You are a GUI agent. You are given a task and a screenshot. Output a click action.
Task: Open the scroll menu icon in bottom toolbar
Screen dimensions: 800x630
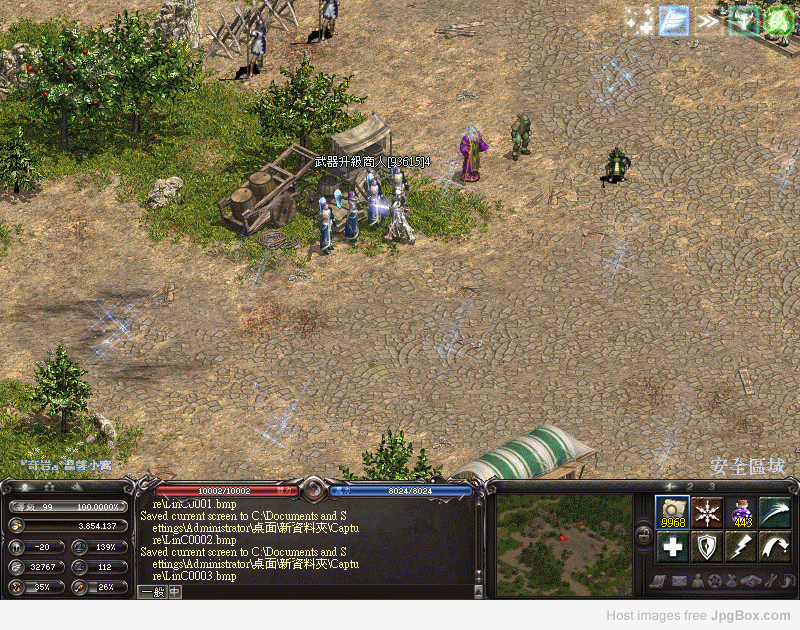pos(660,580)
